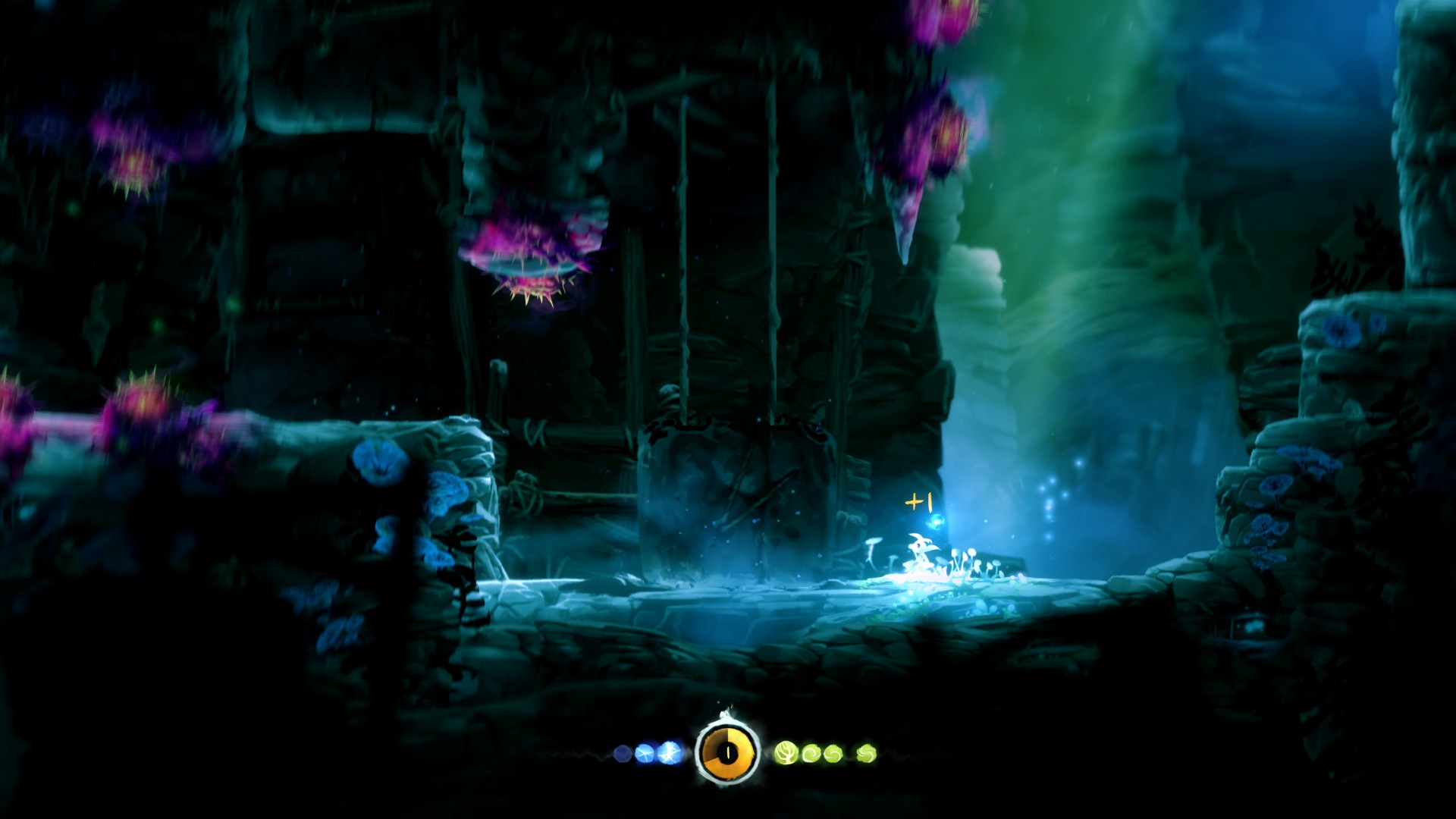Click the green tree spirit icon
Screen dimensions: 1456x819
pos(786,752)
